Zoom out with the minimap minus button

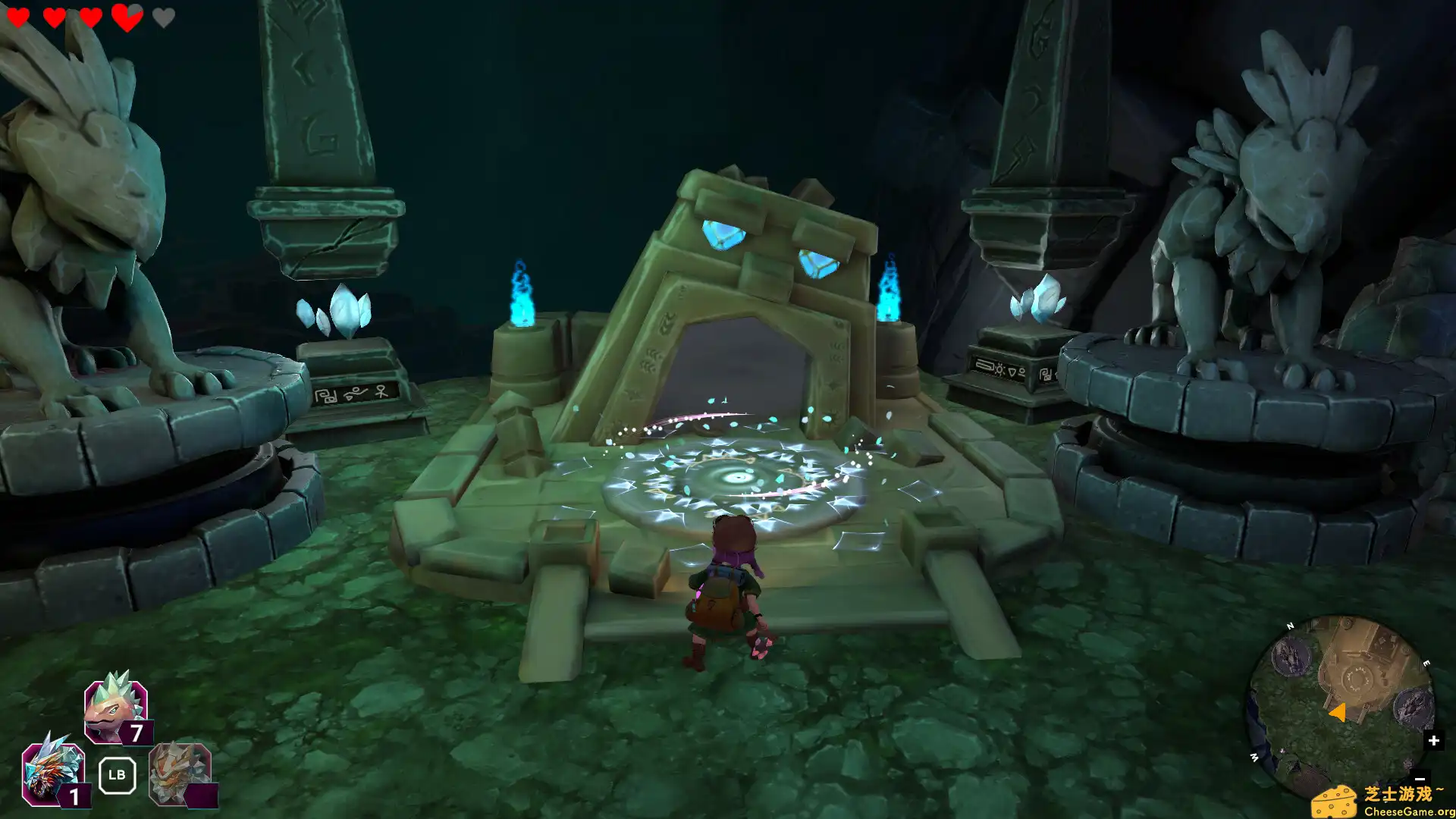1420,779
